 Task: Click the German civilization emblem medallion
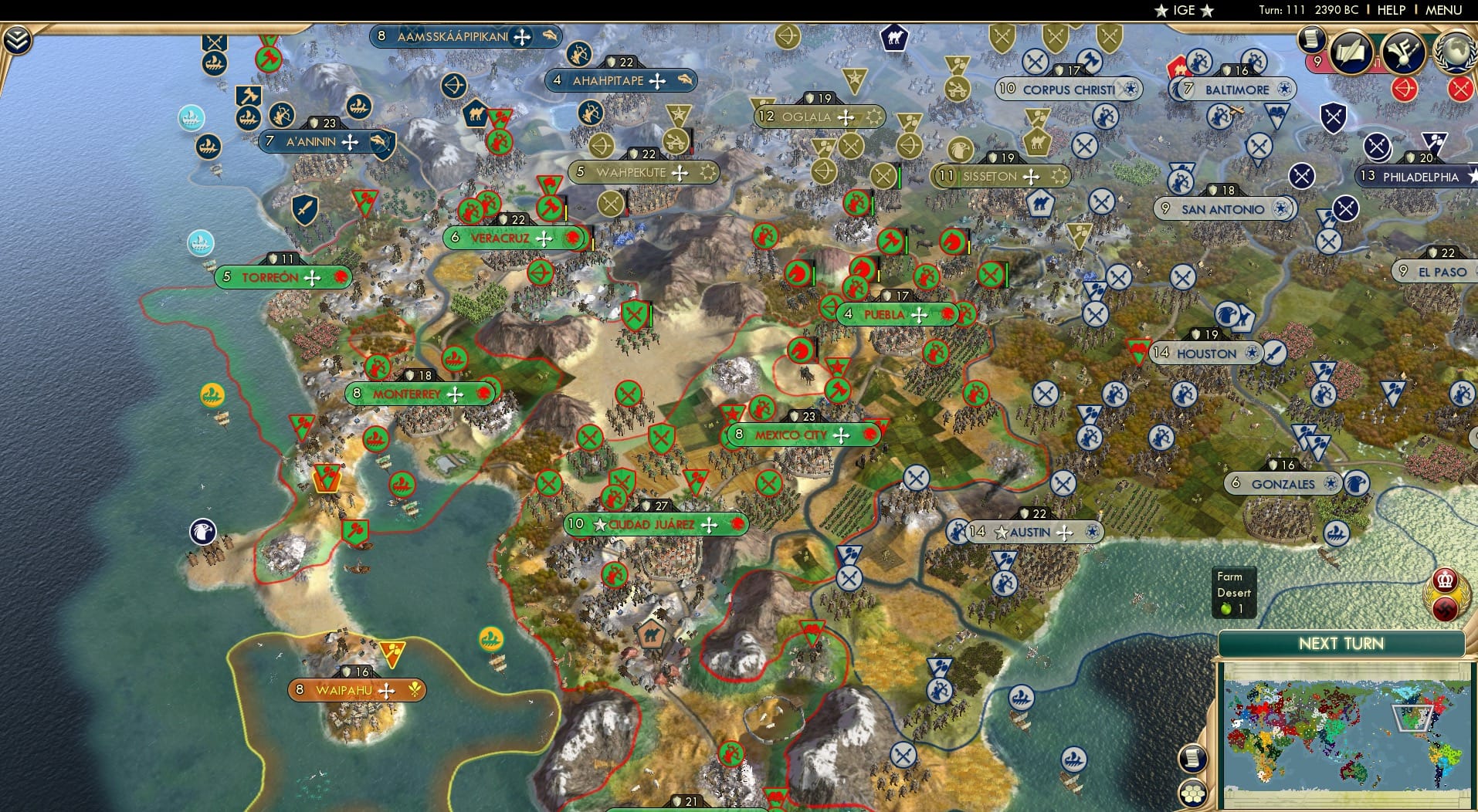1444,610
